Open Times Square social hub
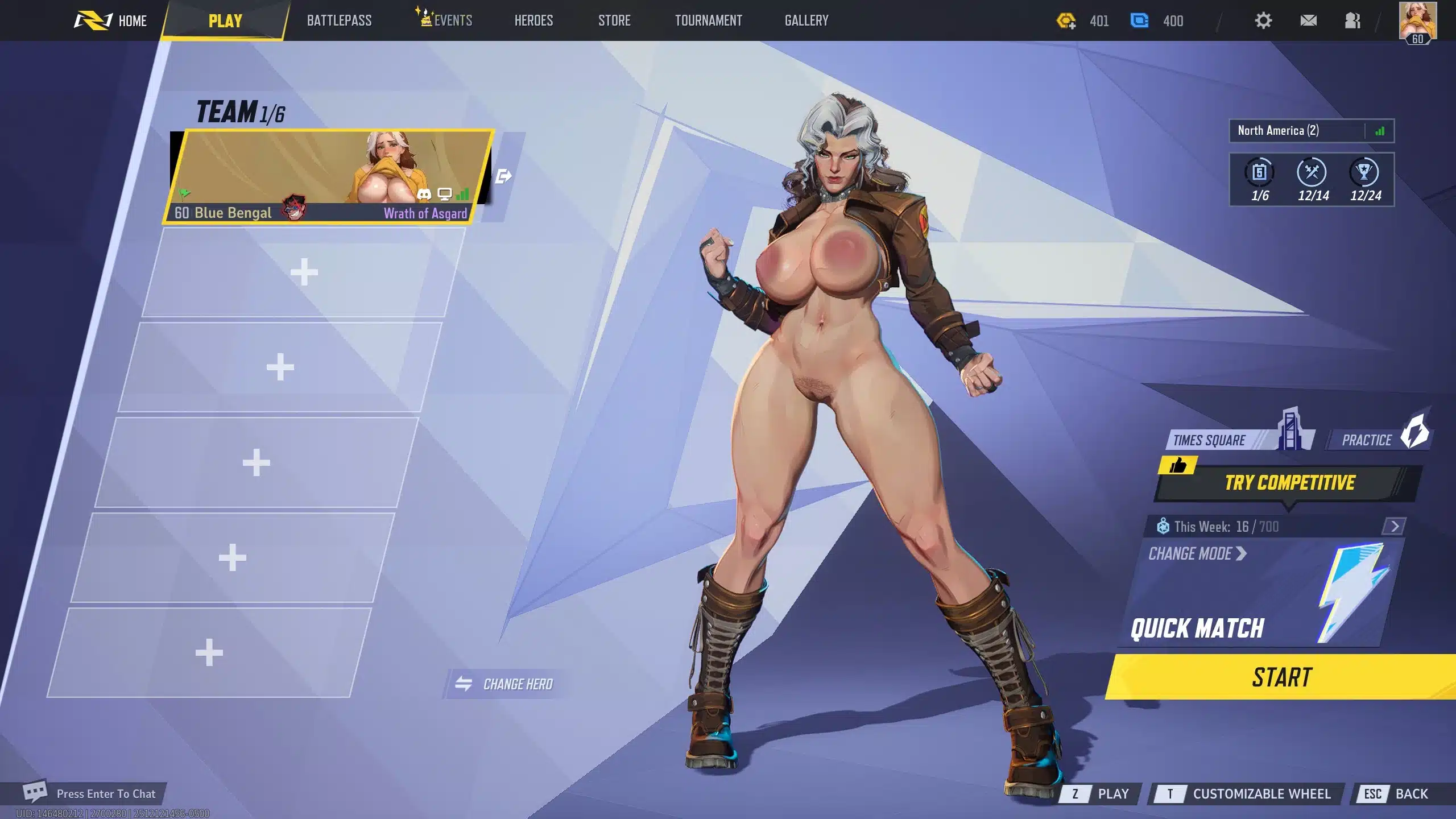Viewport: 1456px width, 819px height. tap(1223, 440)
